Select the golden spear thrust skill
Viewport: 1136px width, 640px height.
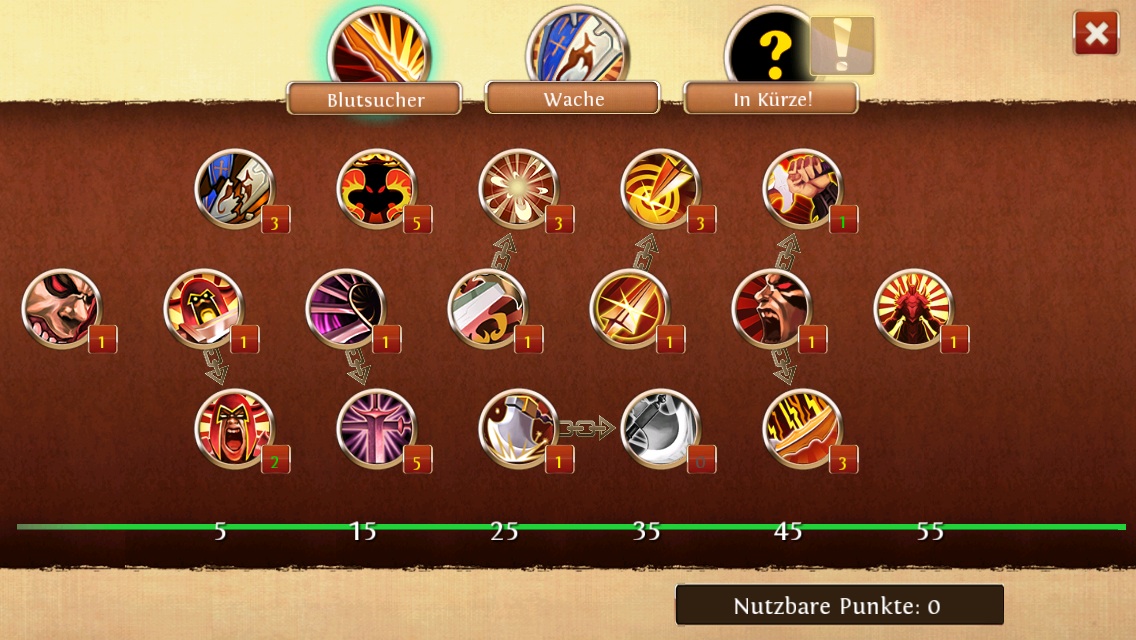coord(629,309)
